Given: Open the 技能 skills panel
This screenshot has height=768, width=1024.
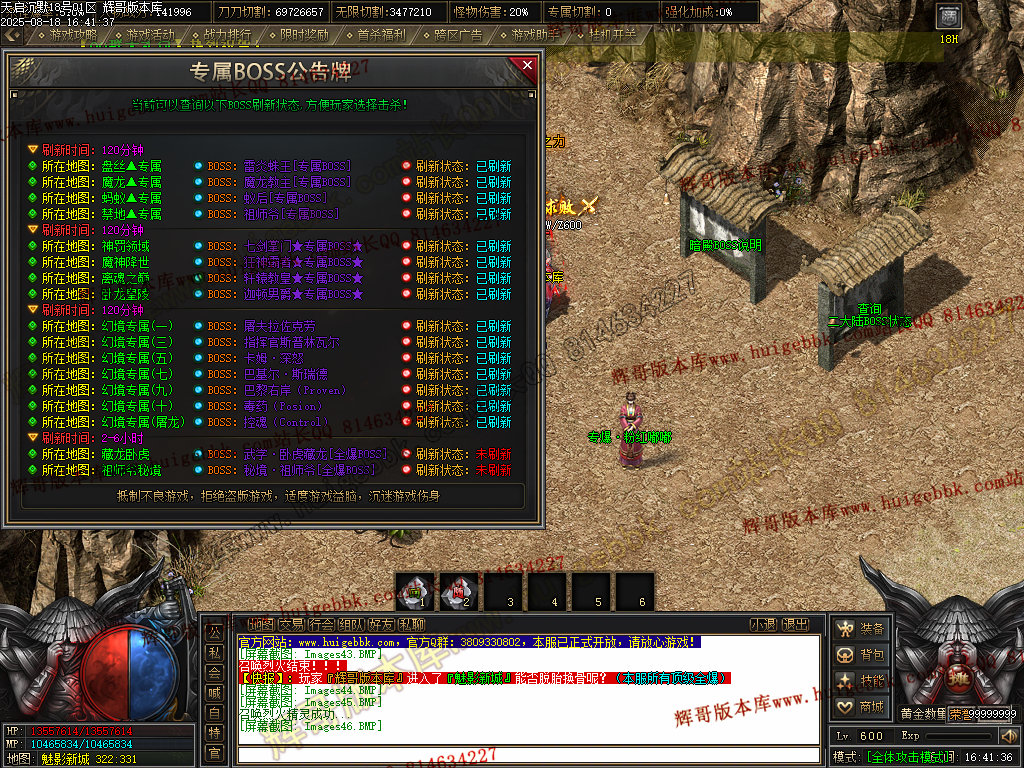Looking at the screenshot, I should point(861,681).
